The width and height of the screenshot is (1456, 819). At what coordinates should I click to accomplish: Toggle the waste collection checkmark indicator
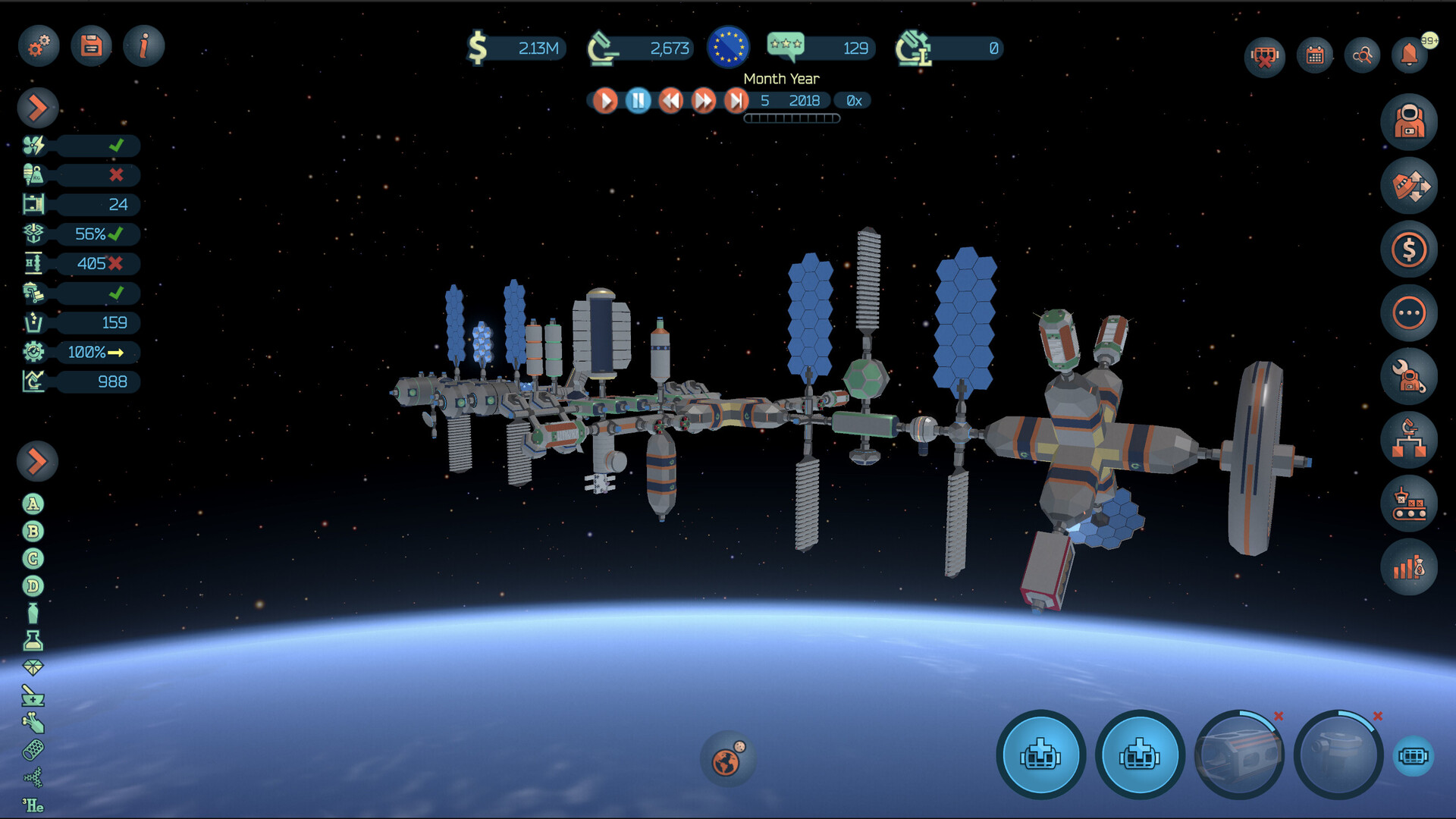[118, 293]
